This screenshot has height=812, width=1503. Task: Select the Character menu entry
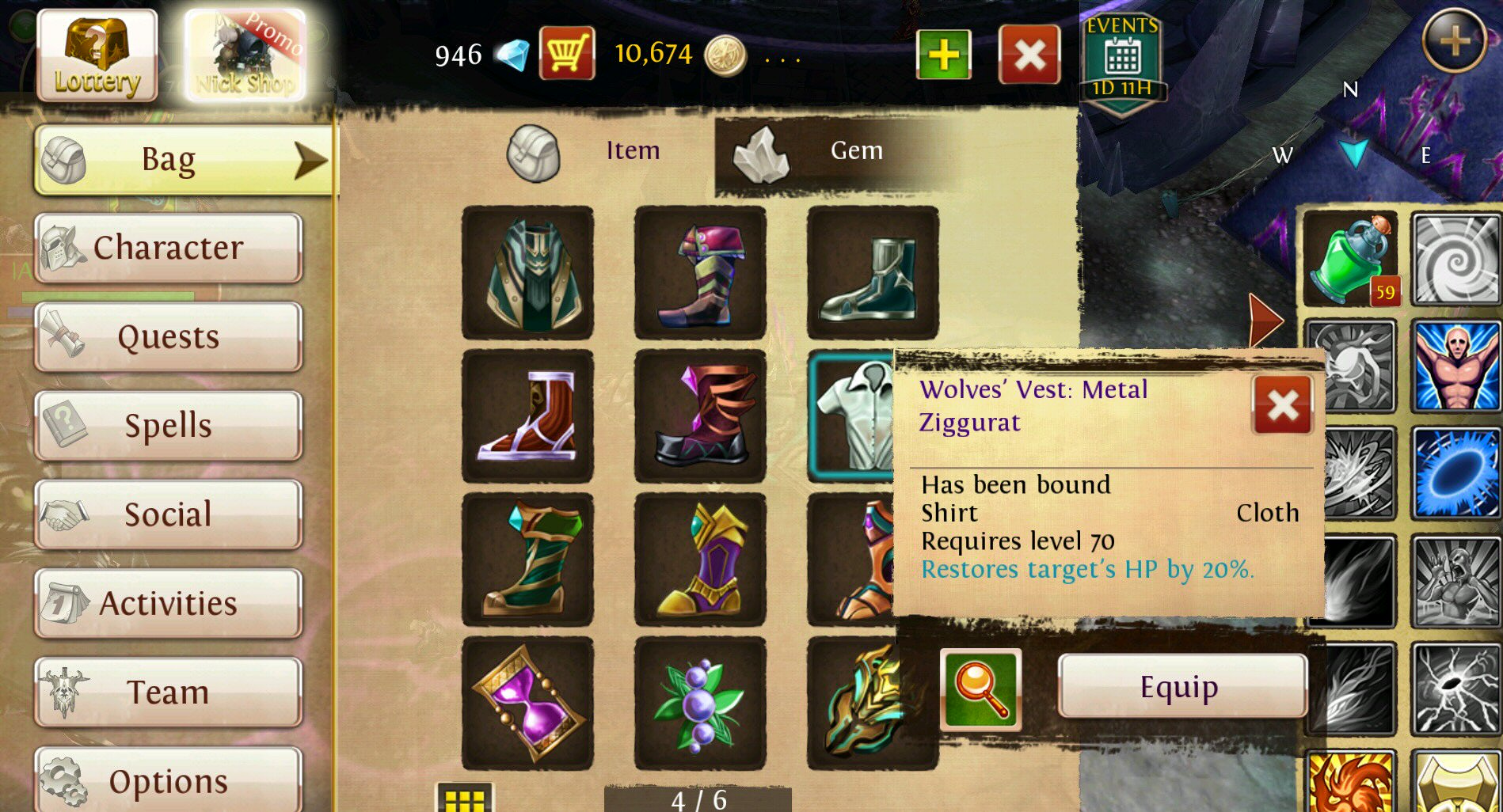click(168, 248)
